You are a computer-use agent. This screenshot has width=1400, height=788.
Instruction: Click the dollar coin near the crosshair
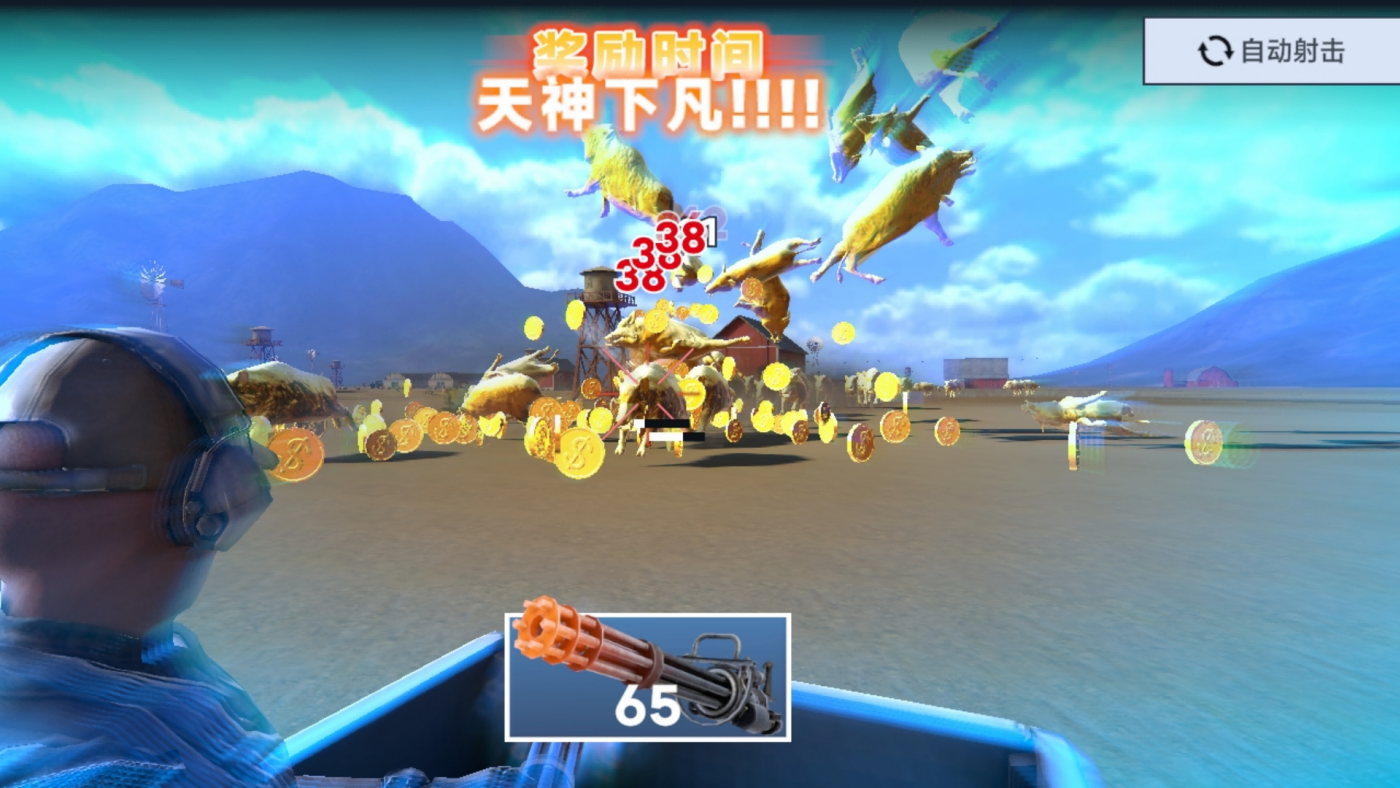pos(694,393)
